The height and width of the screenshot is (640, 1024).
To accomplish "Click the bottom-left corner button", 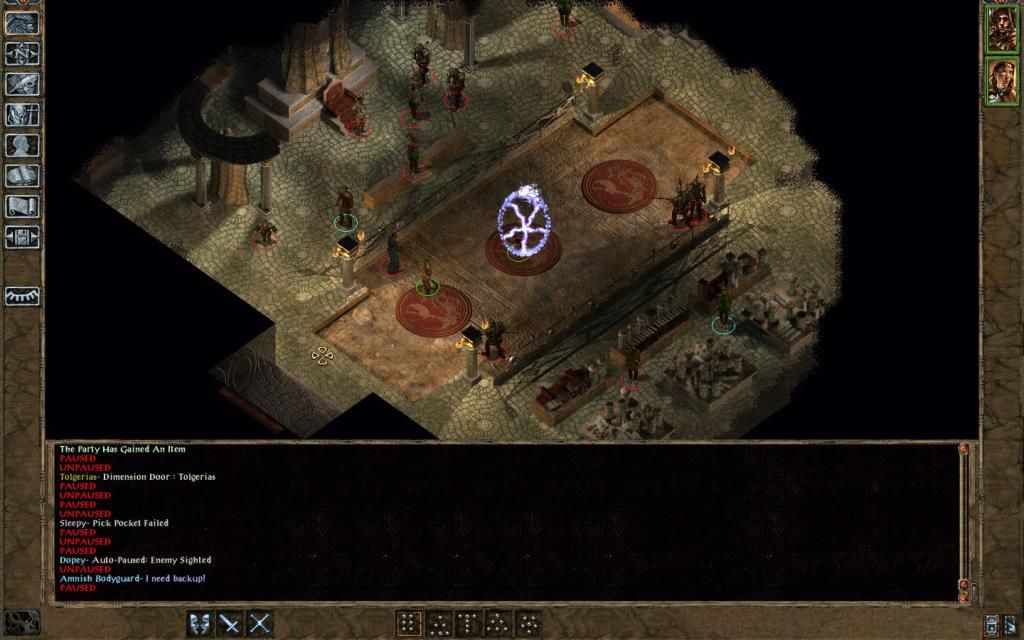I will (20, 622).
